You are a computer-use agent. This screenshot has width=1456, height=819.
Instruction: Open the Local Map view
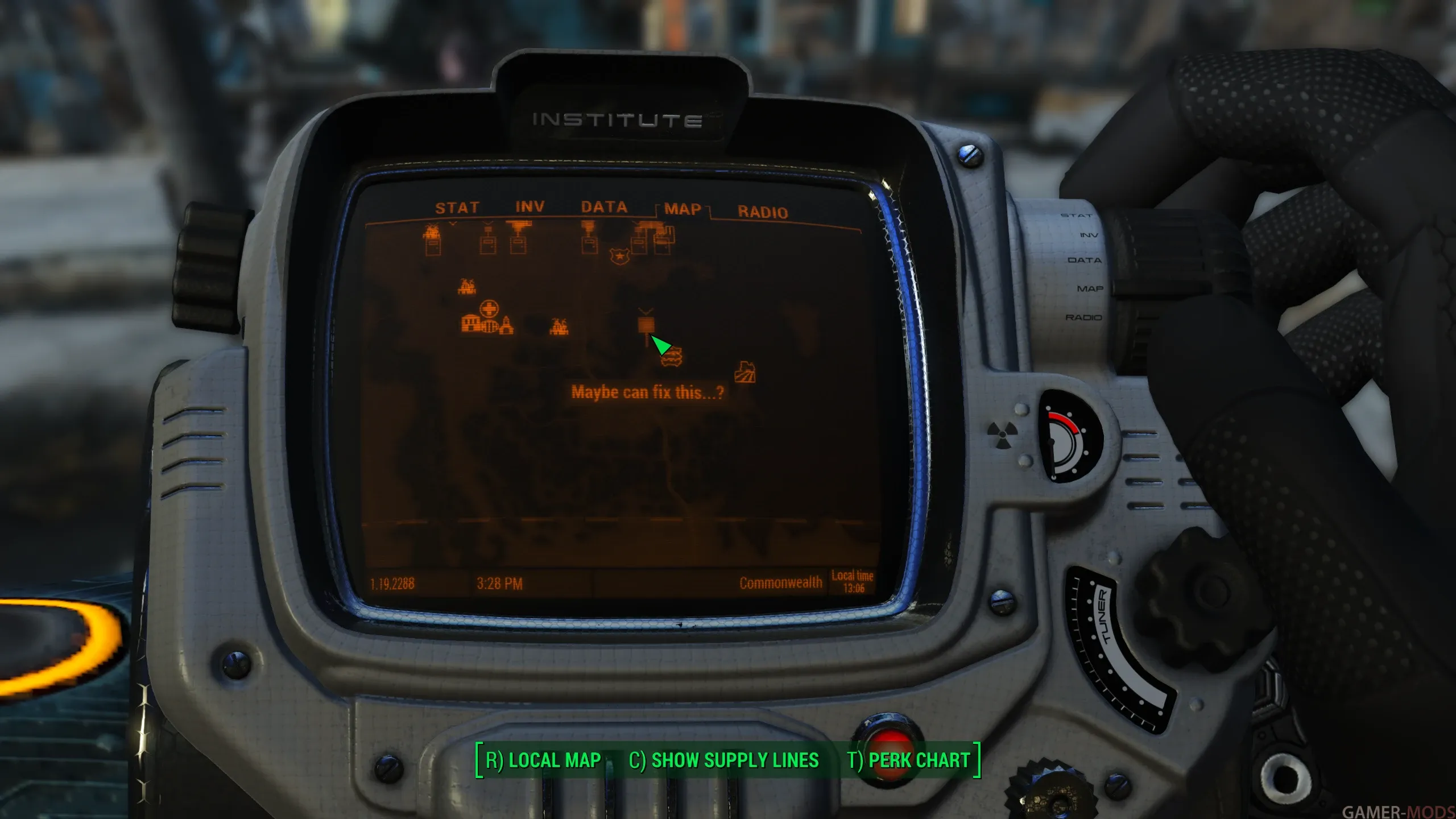(543, 760)
